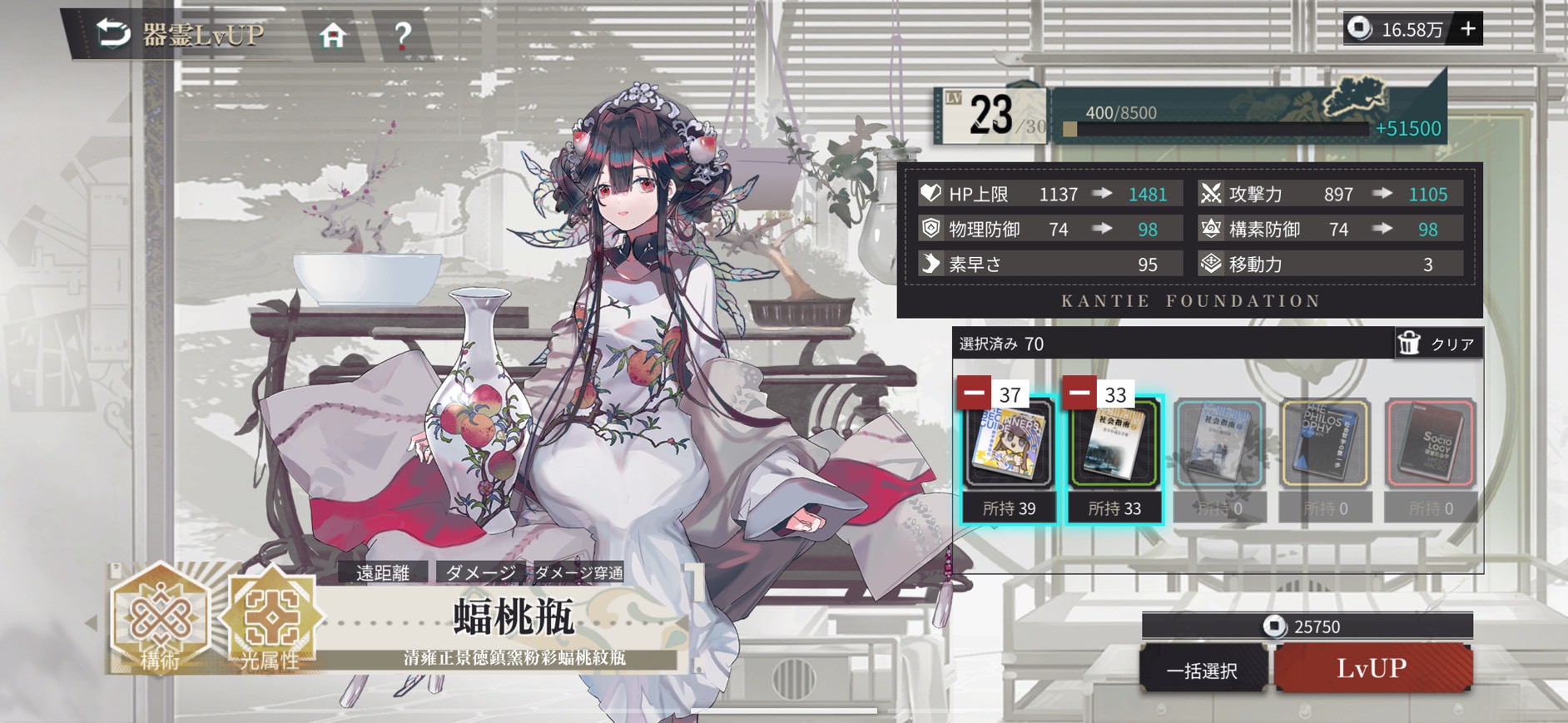Open the home screen via house icon
Image resolution: width=1568 pixels, height=723 pixels.
coord(332,35)
